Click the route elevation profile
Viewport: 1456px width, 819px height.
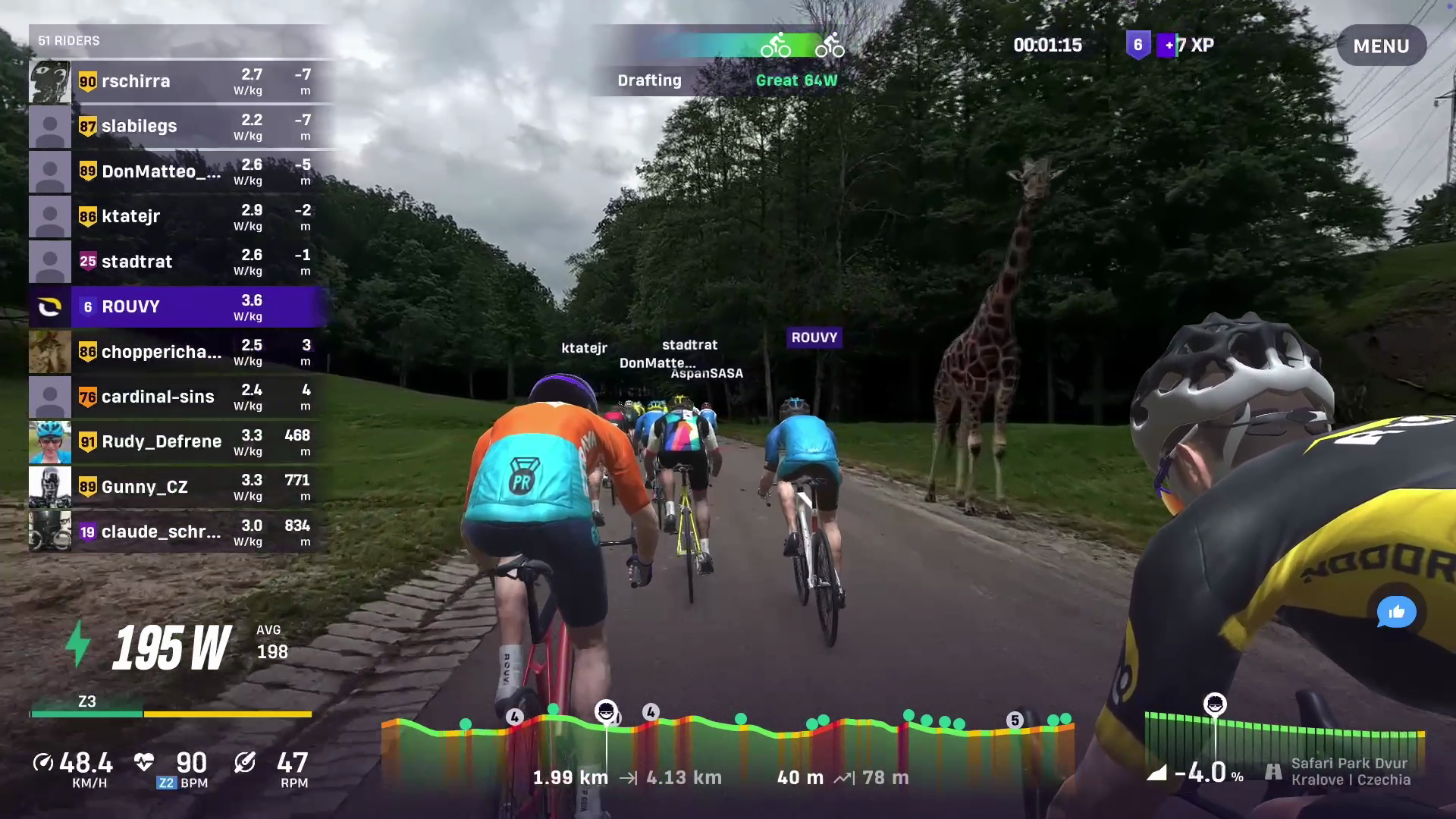tap(726, 747)
